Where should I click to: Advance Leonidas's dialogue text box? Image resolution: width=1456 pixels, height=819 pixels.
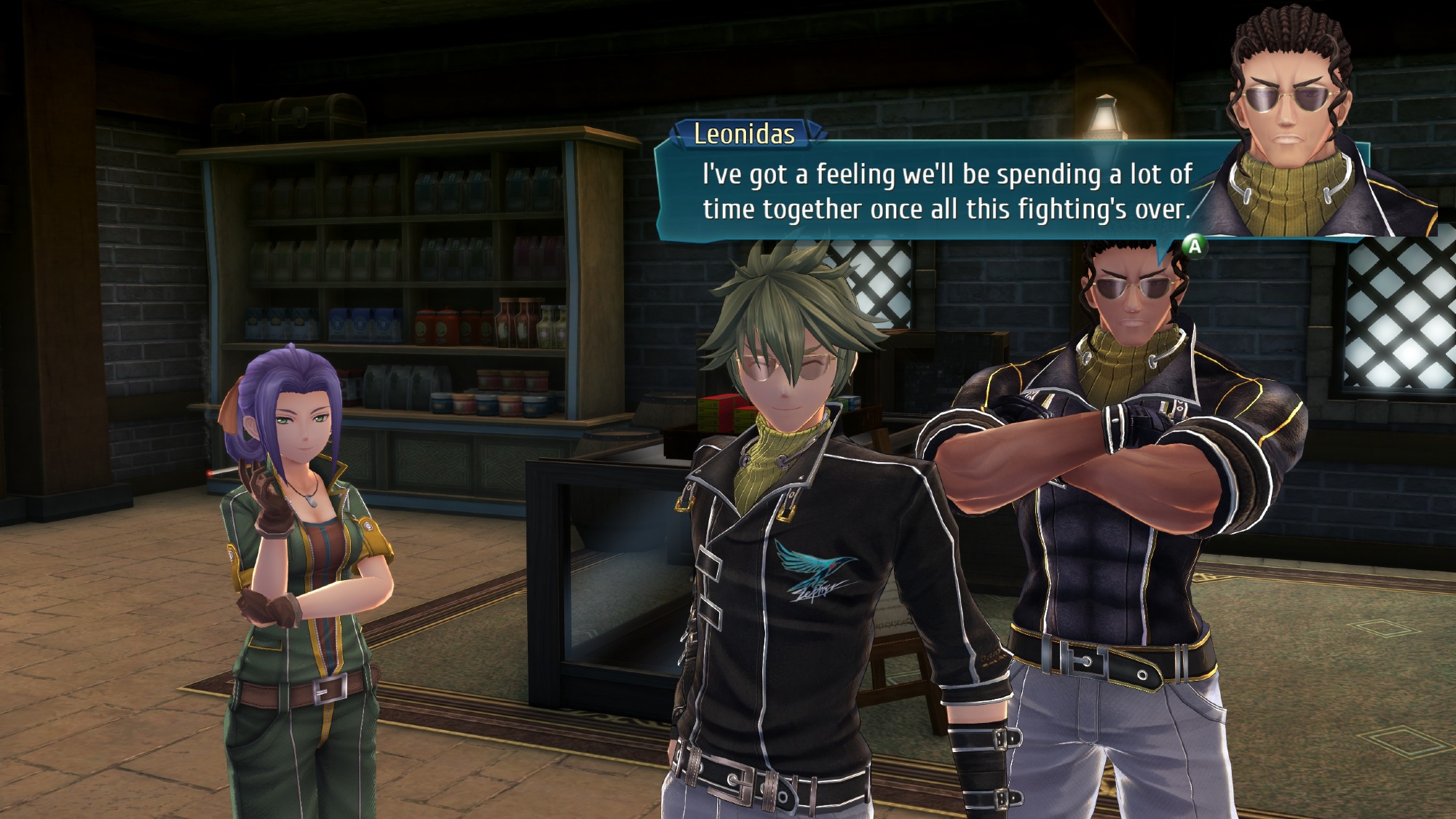click(x=1194, y=247)
